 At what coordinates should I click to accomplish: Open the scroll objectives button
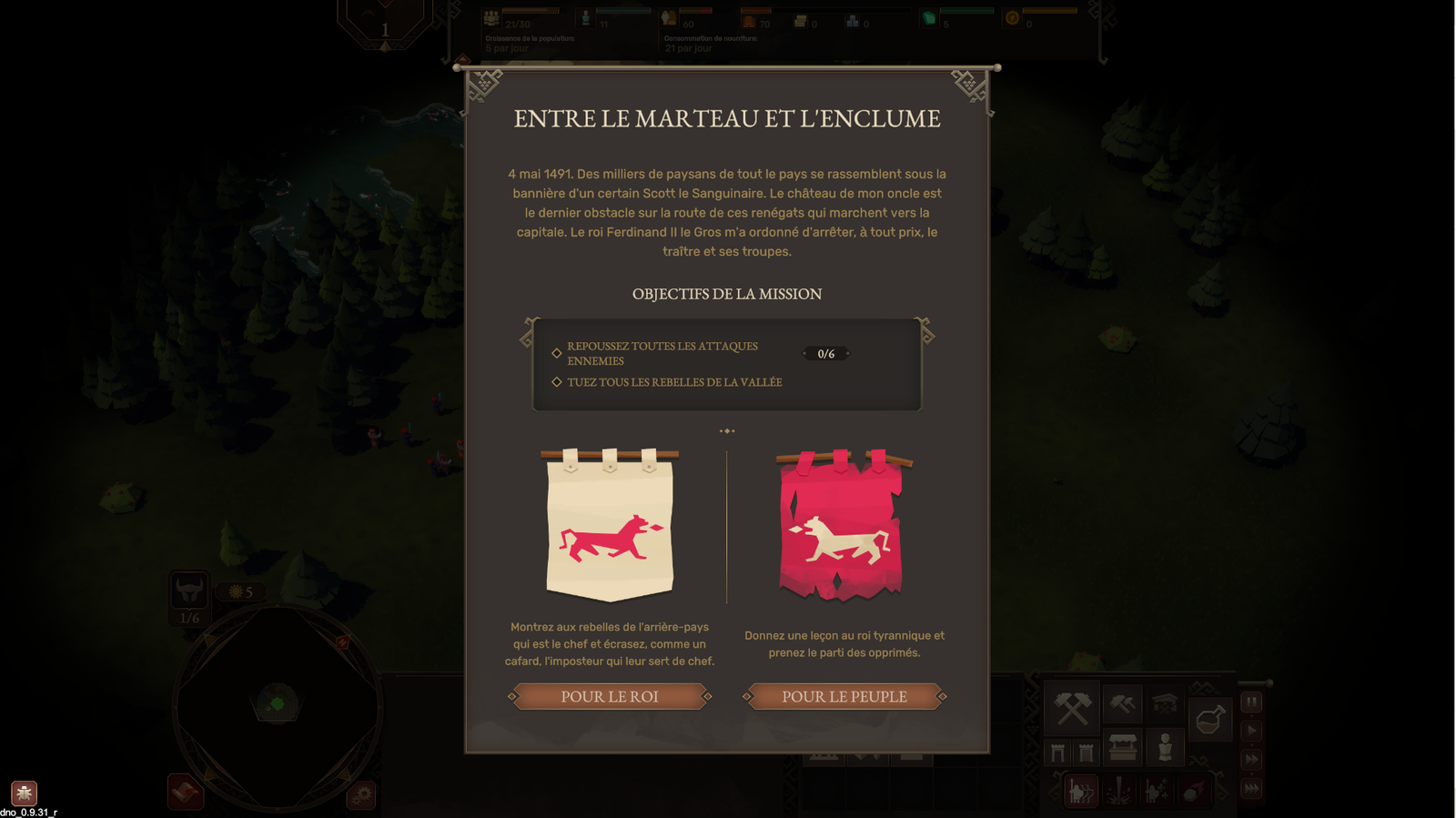[186, 792]
